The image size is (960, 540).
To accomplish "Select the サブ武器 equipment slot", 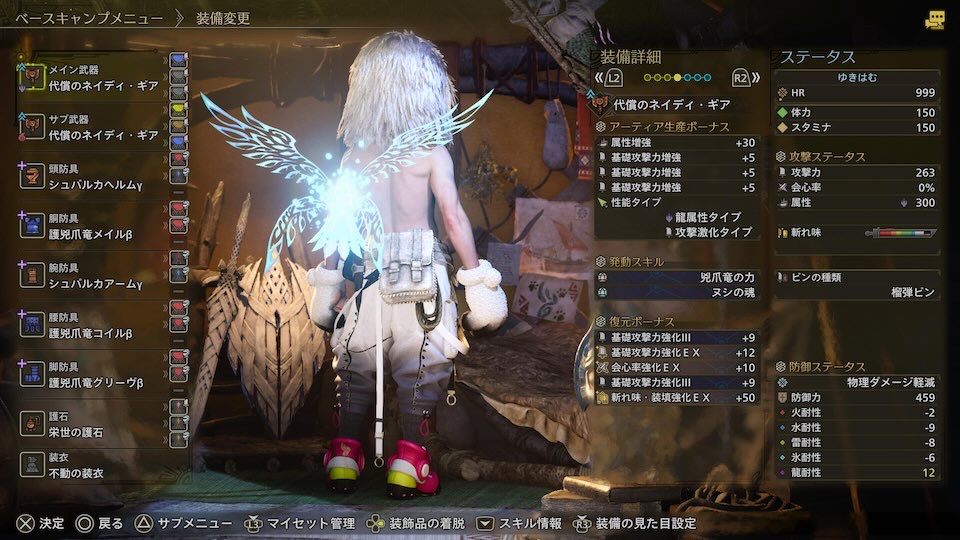I will pyautogui.click(x=100, y=127).
